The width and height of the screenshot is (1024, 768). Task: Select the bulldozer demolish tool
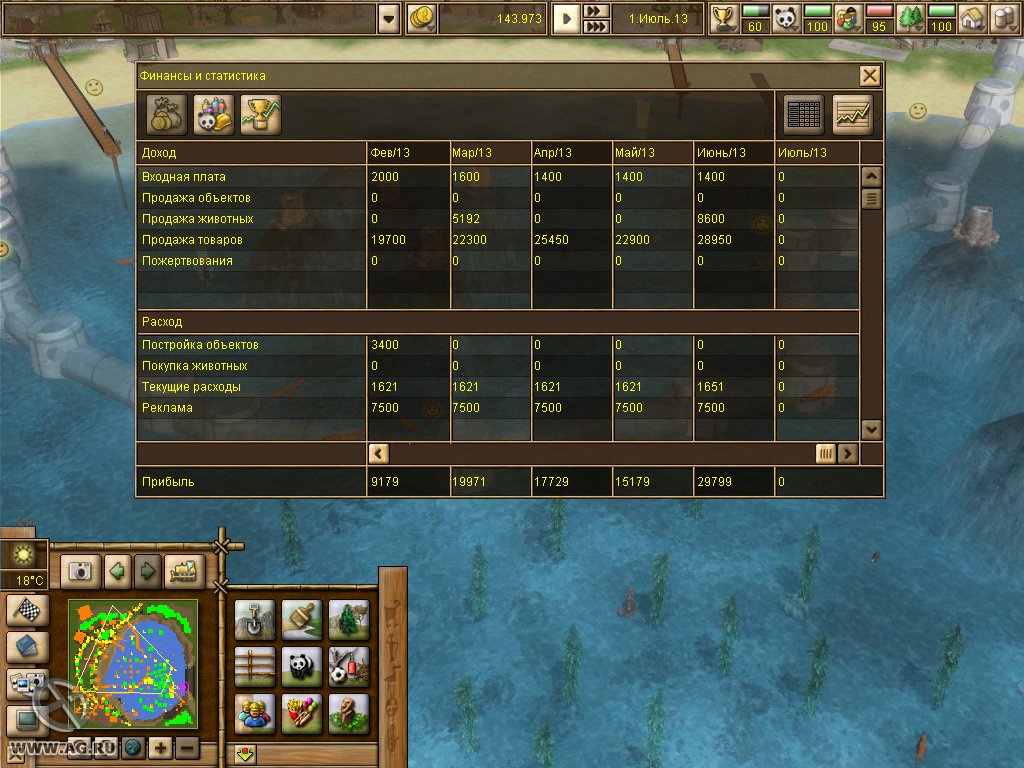pos(184,571)
